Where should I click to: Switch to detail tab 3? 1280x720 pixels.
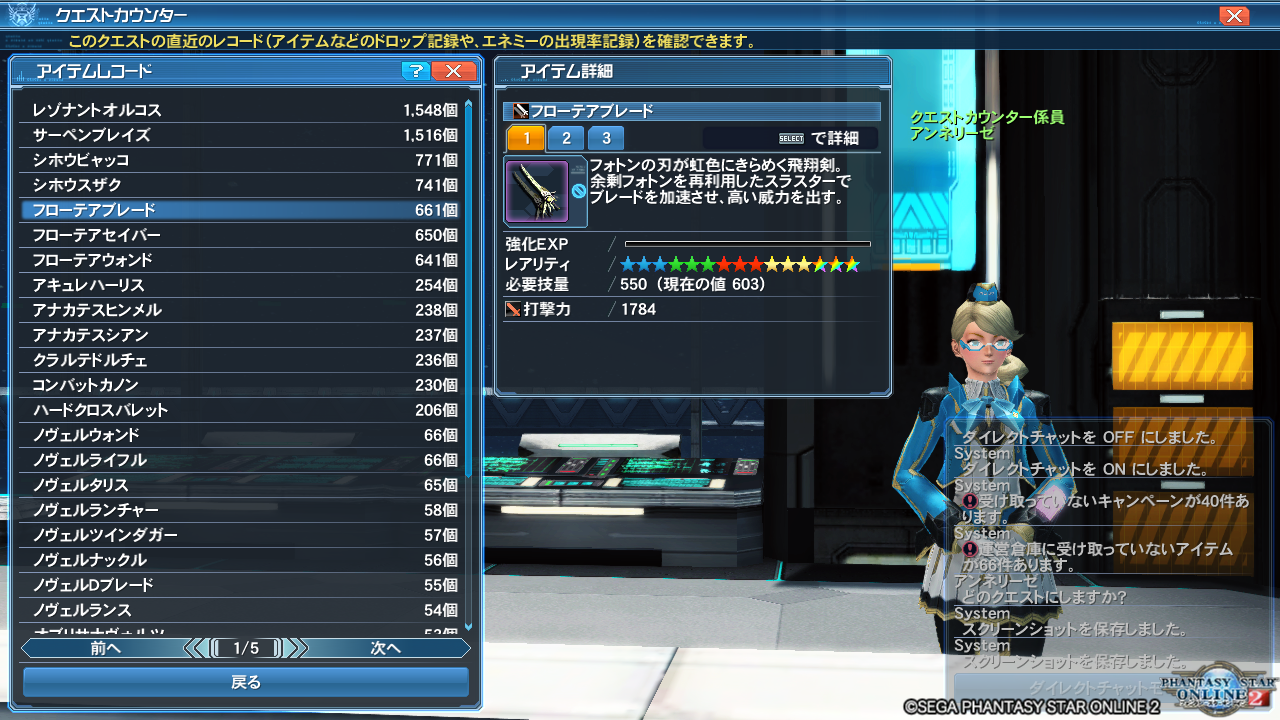606,138
